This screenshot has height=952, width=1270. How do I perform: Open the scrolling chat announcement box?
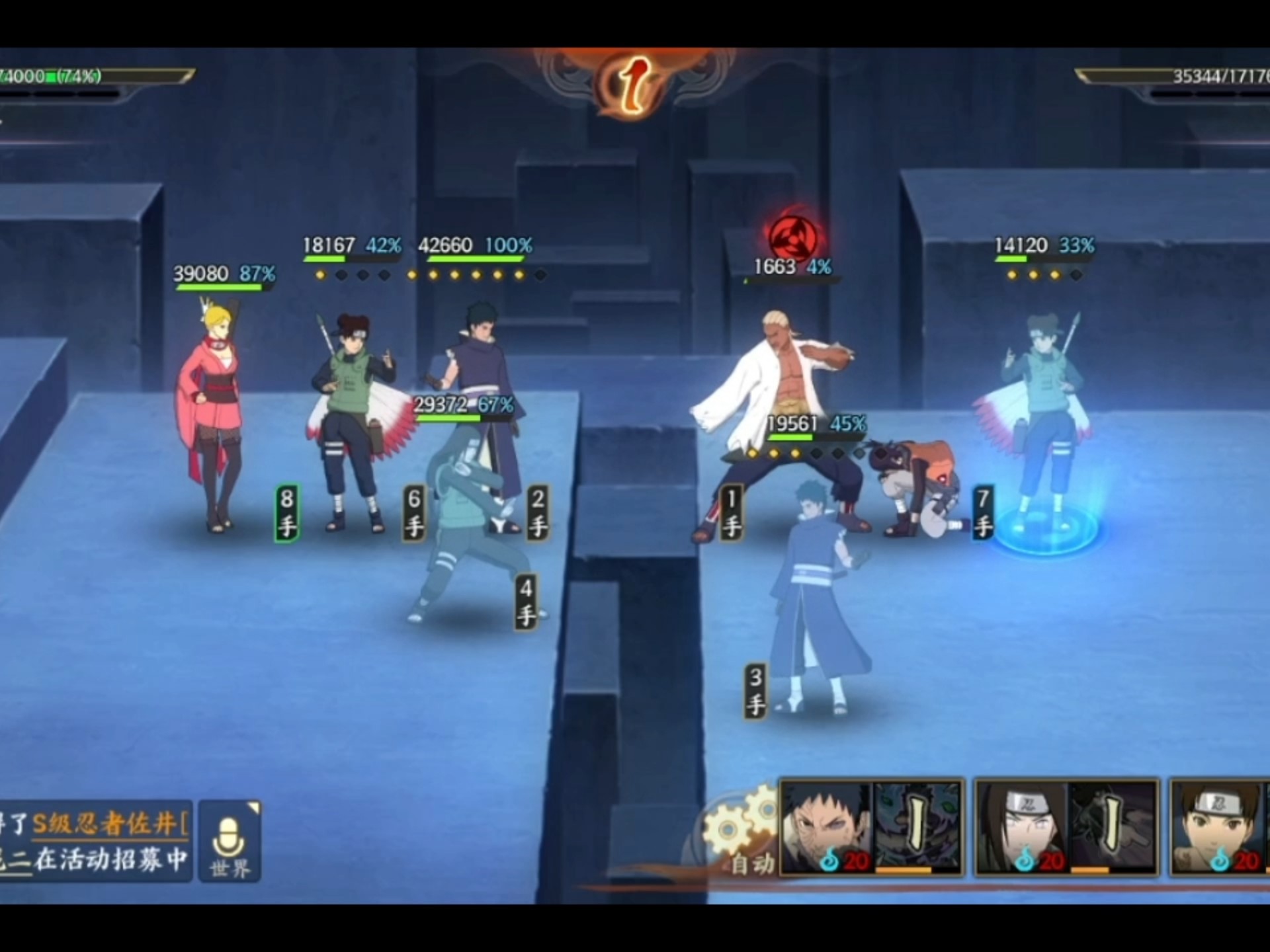95,841
